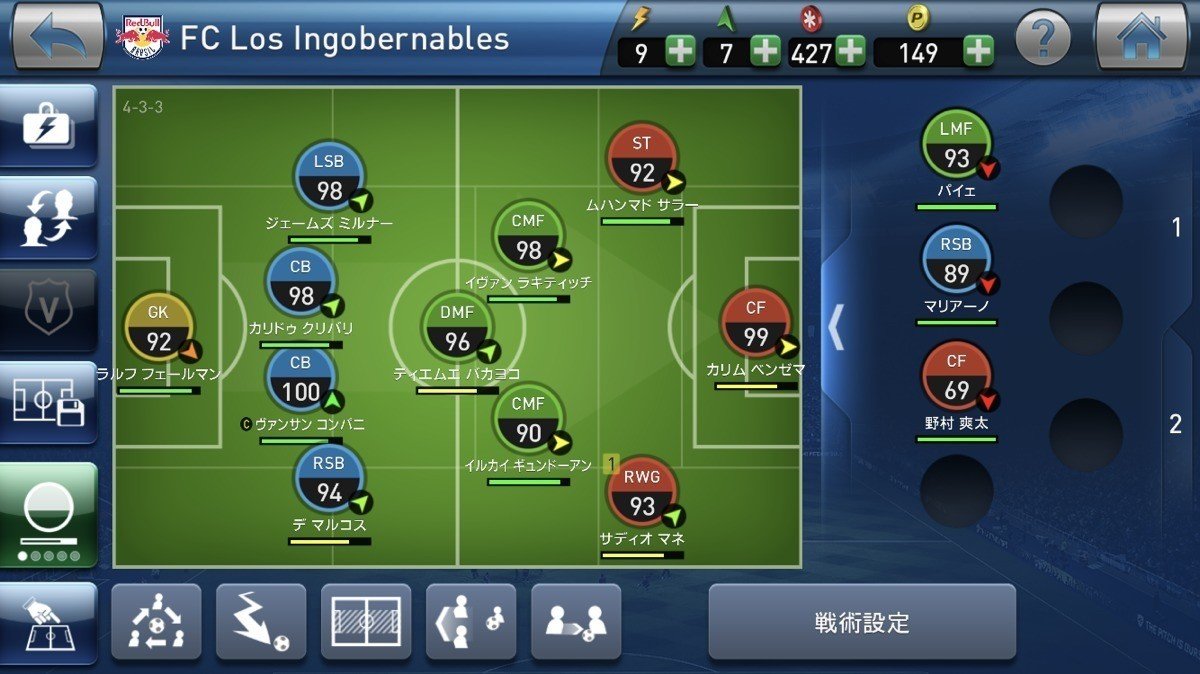Select center forward カリム ベンゼマ
The height and width of the screenshot is (674, 1200).
[x=755, y=324]
